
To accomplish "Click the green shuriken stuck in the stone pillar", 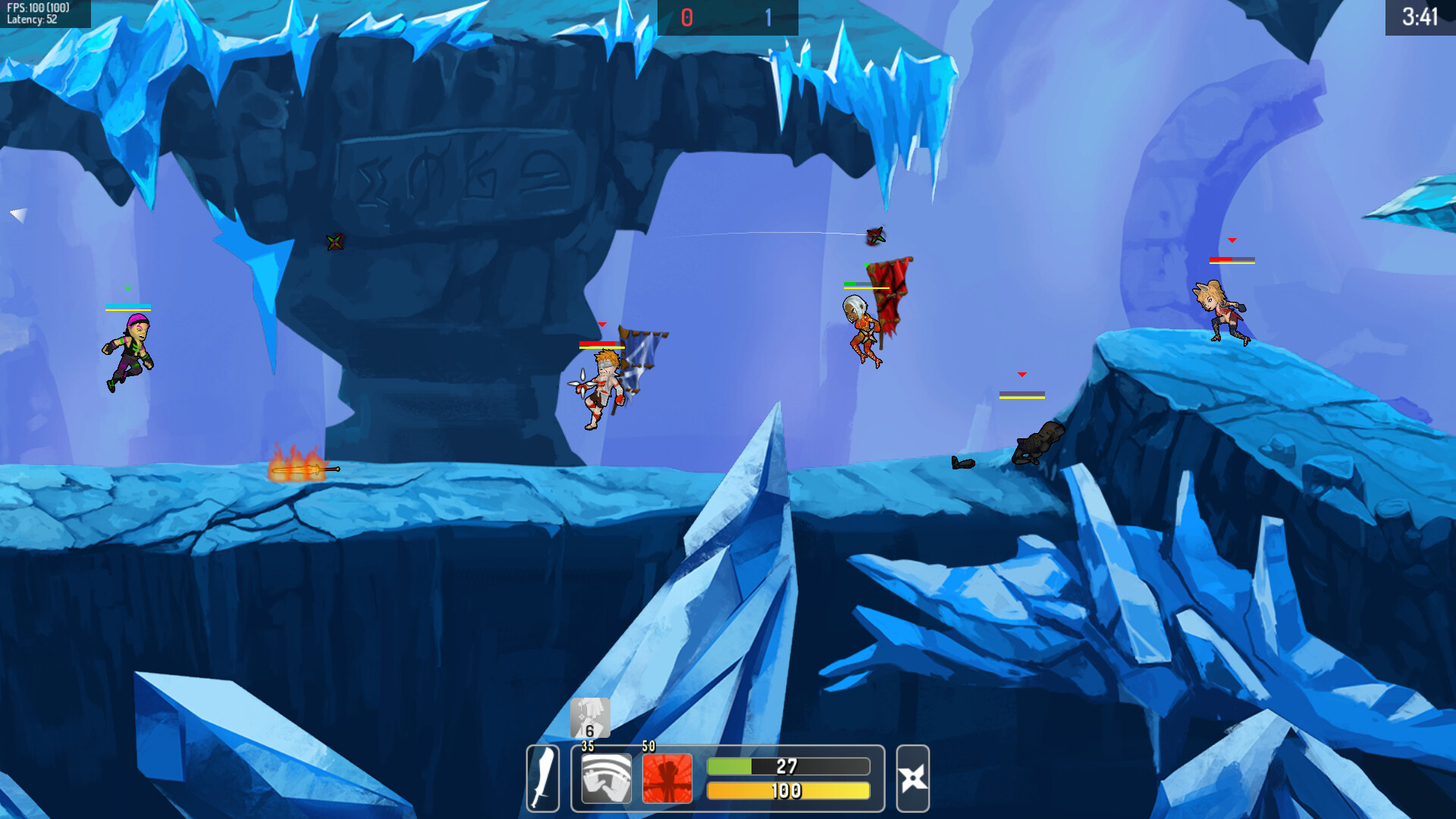I will pyautogui.click(x=334, y=243).
